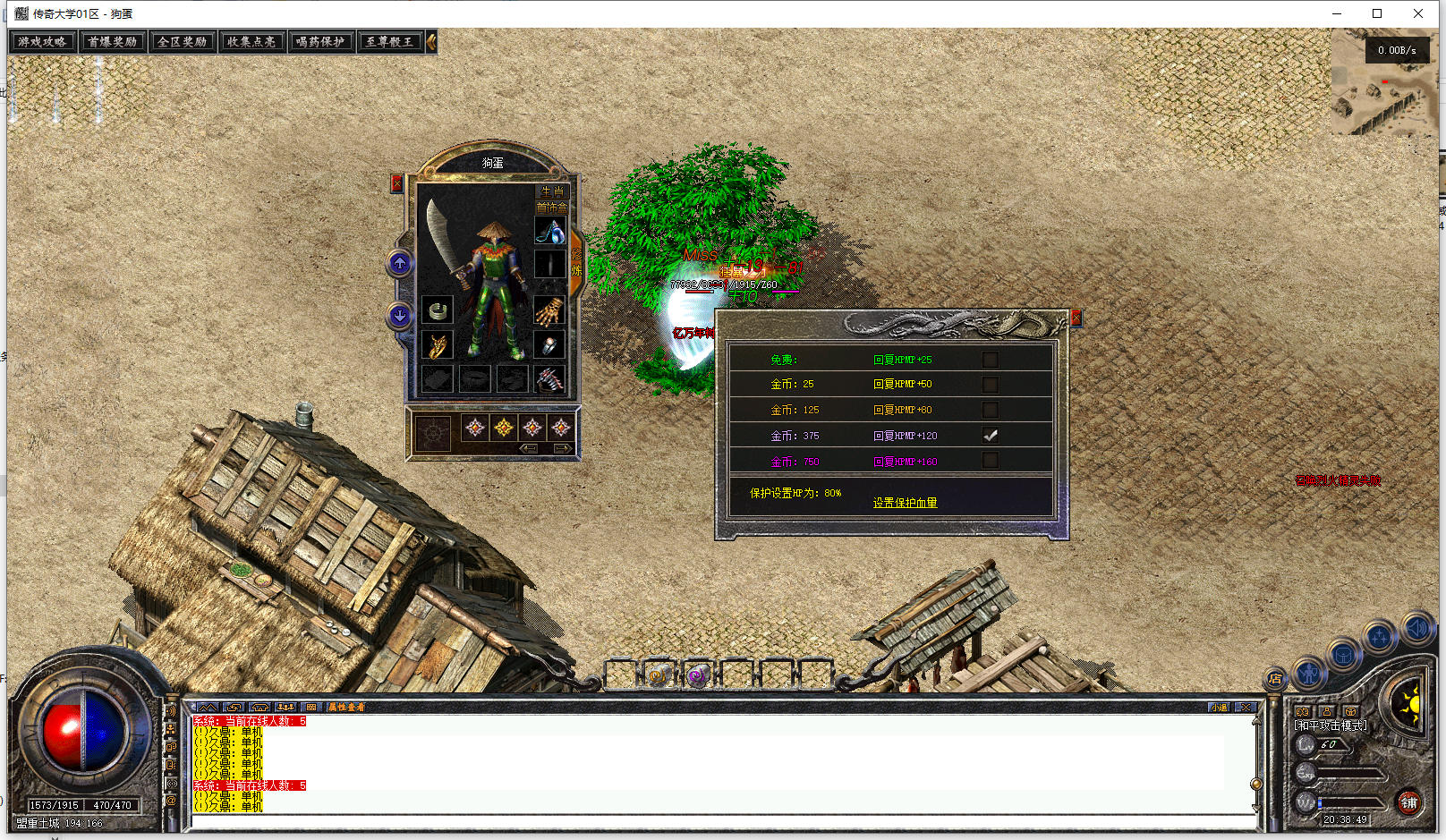Select the 至尊假王 top button

point(389,42)
